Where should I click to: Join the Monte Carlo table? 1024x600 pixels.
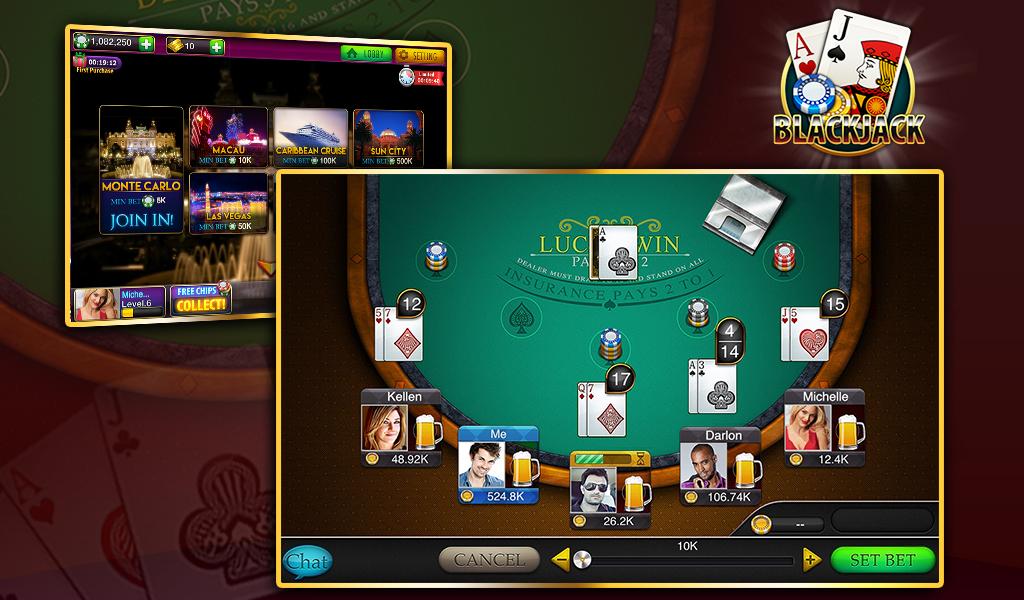coord(141,219)
